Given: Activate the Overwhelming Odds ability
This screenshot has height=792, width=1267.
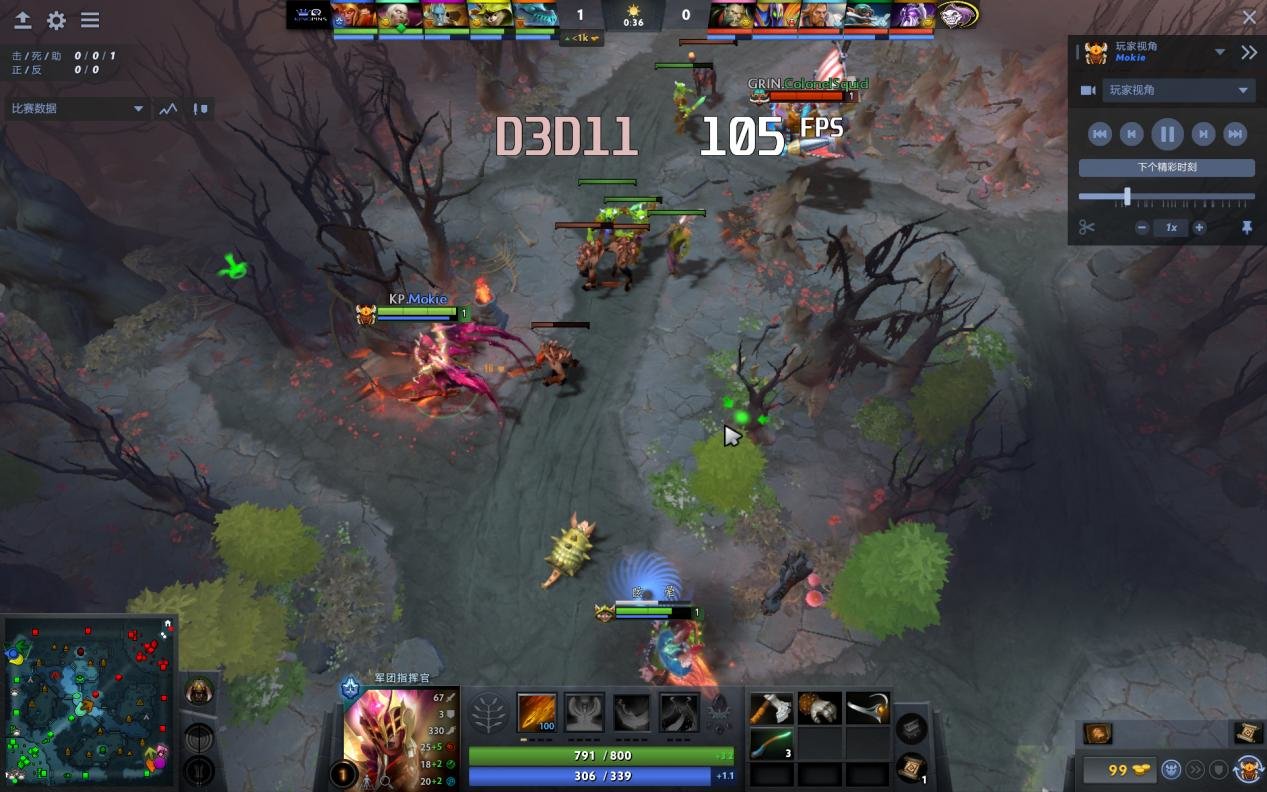Looking at the screenshot, I should tap(537, 713).
